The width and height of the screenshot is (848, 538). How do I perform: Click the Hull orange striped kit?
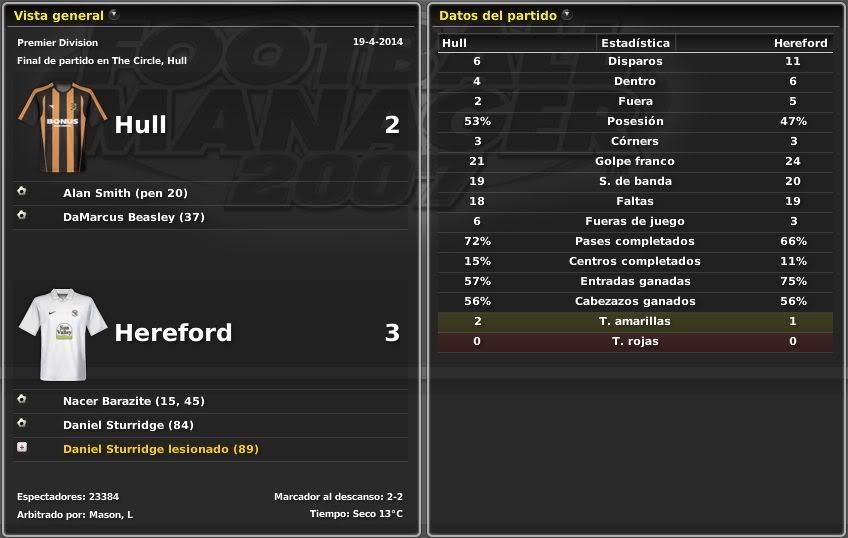[62, 127]
